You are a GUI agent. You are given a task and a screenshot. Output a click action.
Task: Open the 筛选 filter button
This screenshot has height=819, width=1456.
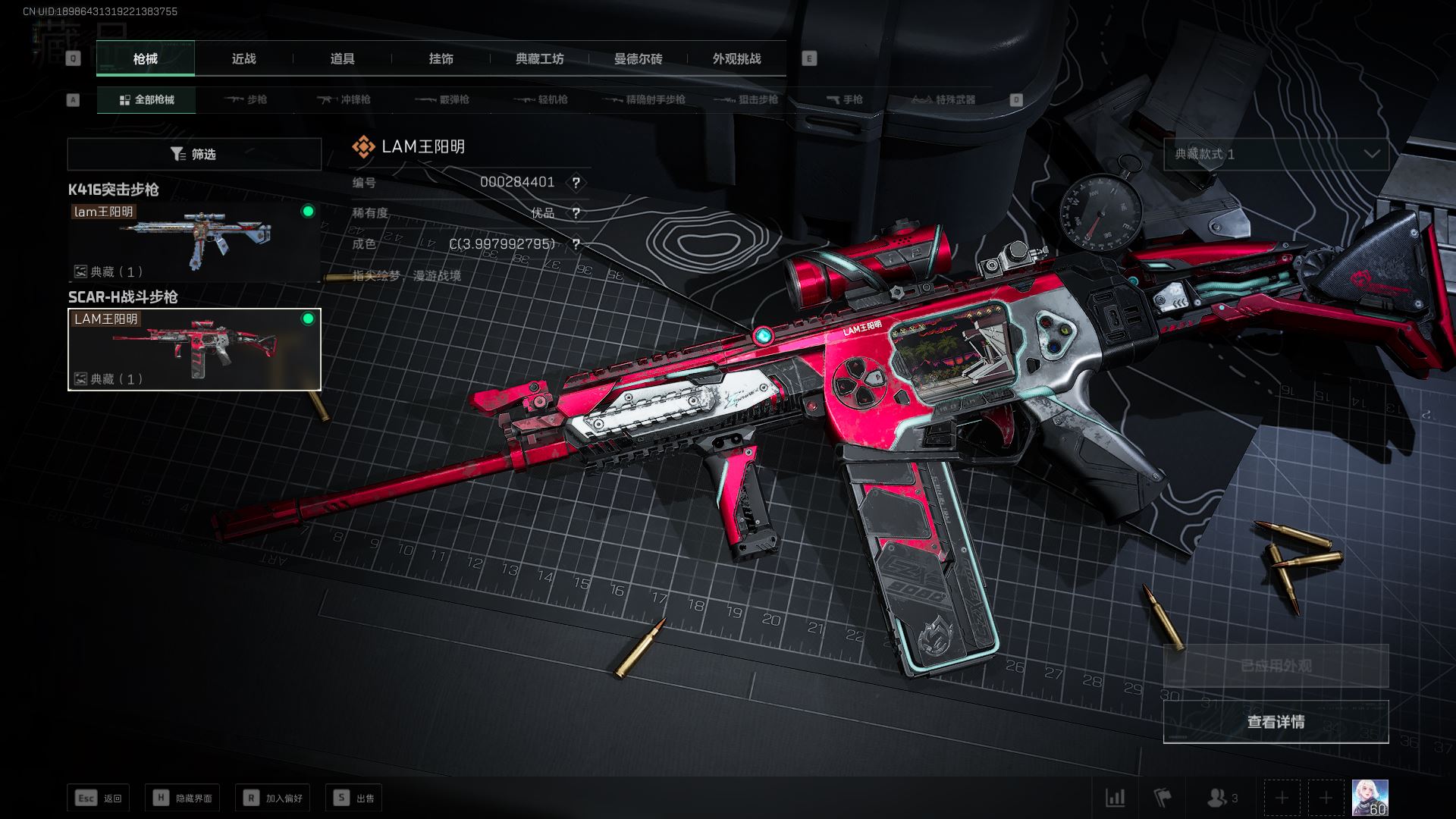[x=194, y=154]
